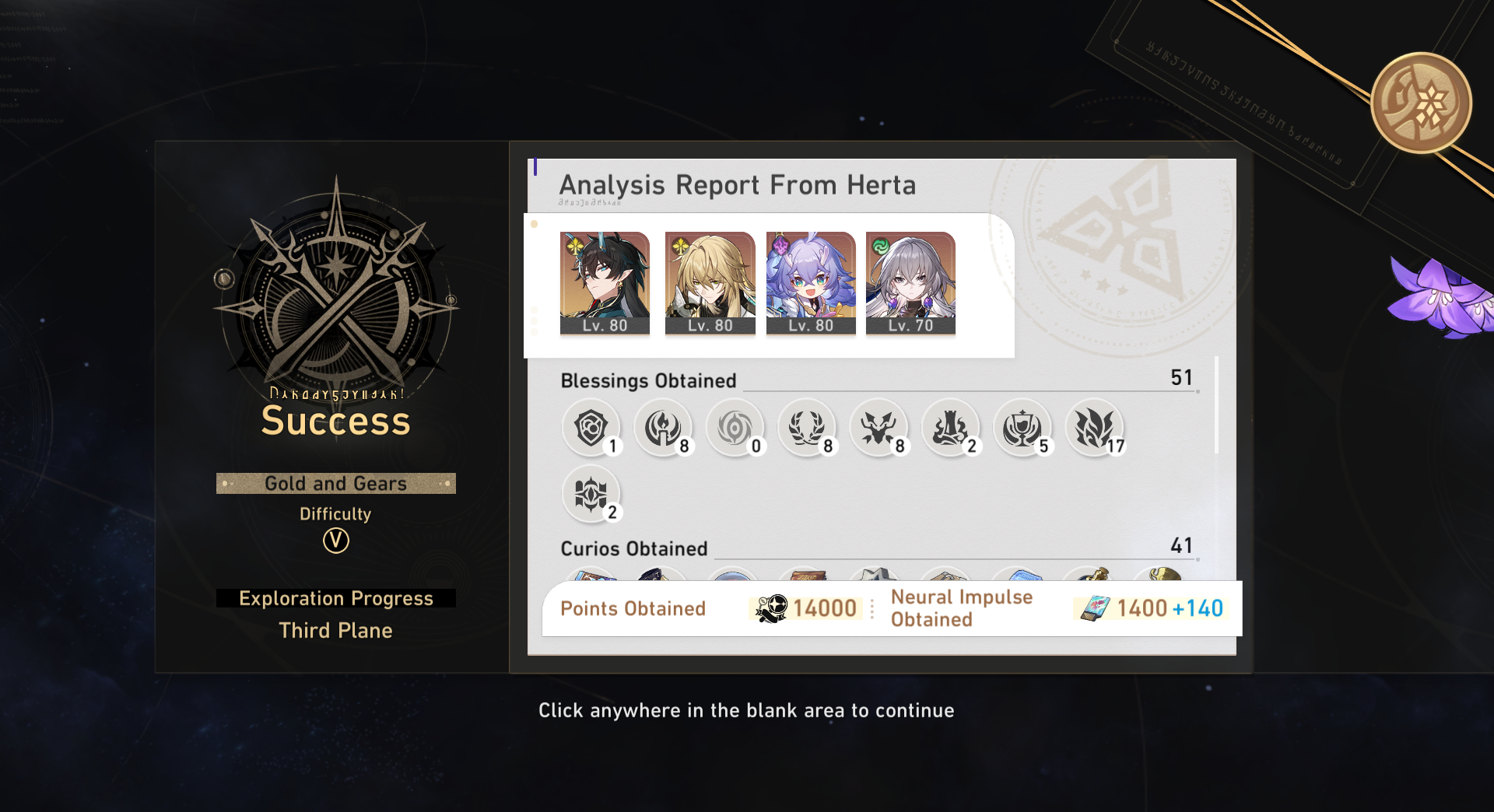Click the Gold and Gears difficulty banner
The width and height of the screenshot is (1494, 812).
(335, 483)
